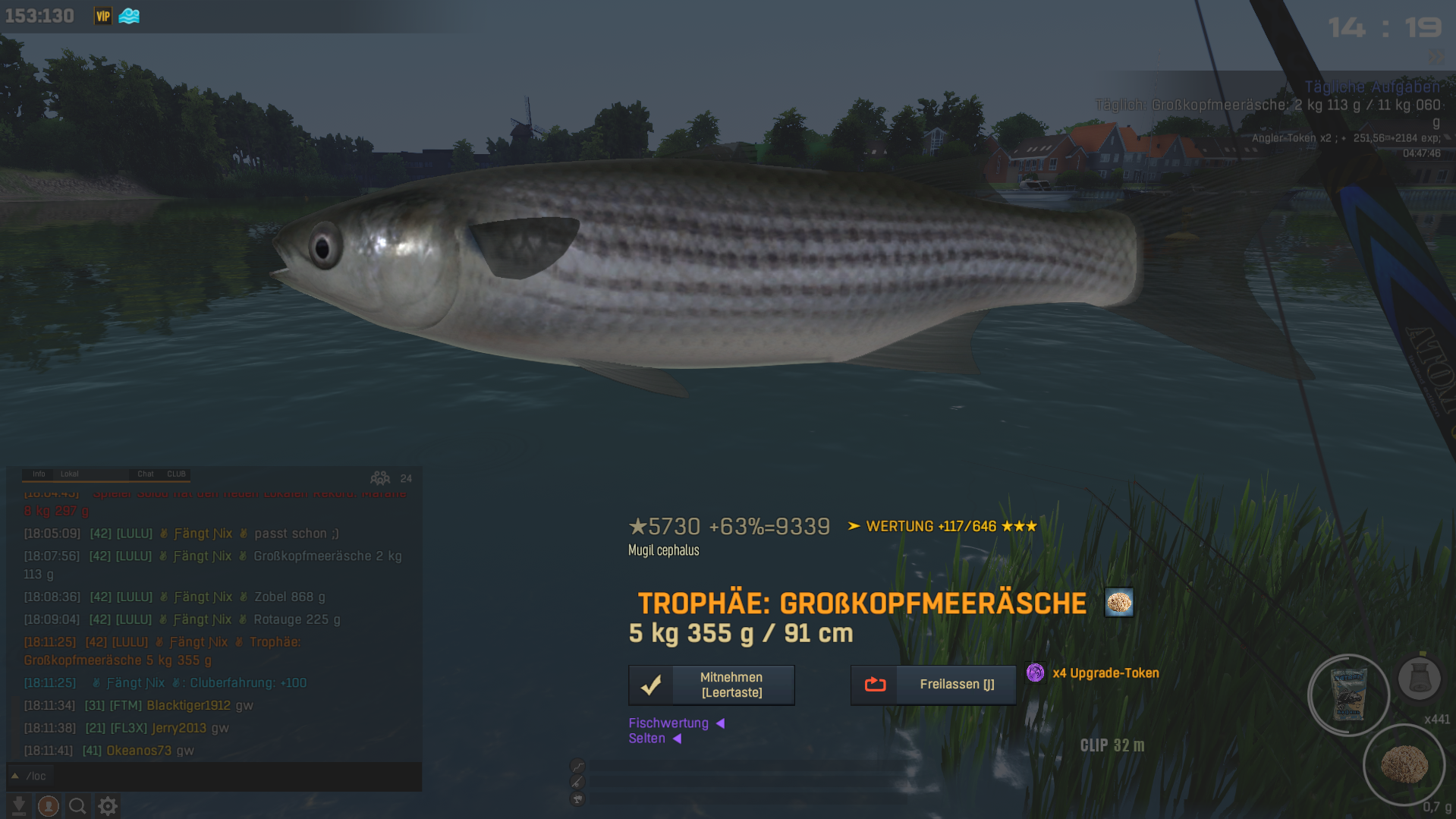1456x819 pixels.
Task: Focus the chat input field
Action: (220, 776)
